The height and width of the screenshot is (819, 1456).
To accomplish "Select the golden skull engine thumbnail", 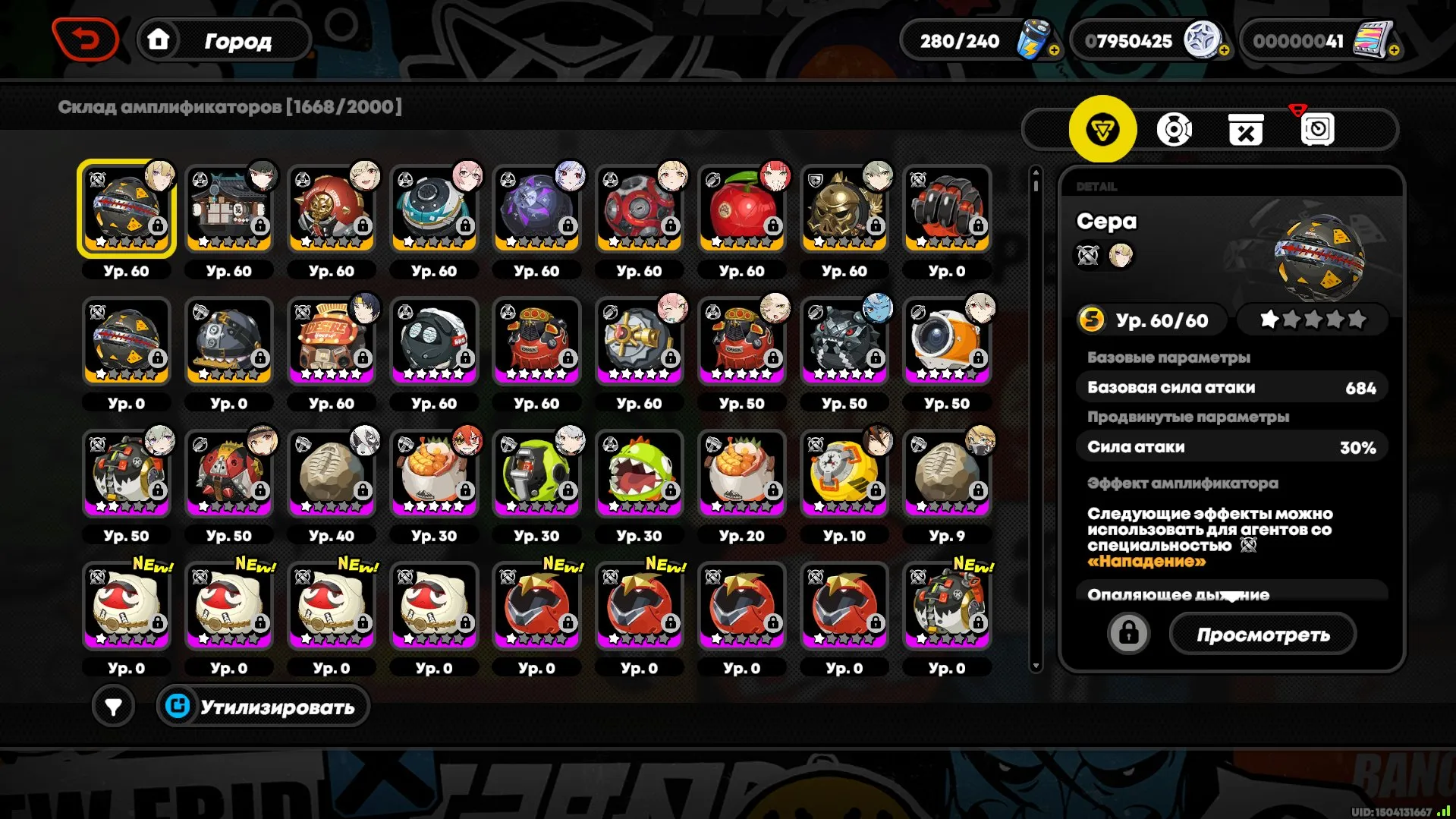I will point(844,206).
